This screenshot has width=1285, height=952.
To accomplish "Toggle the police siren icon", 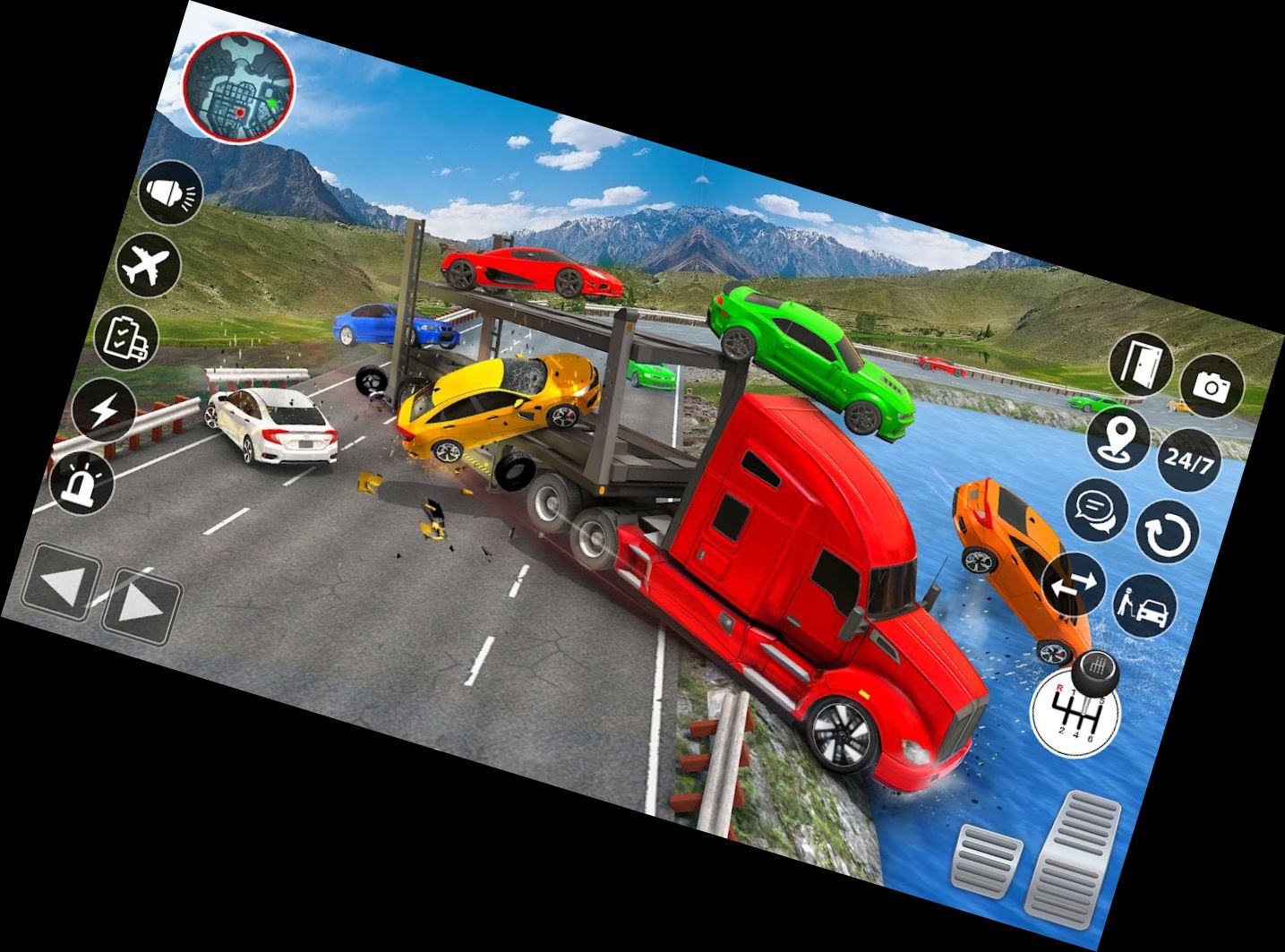I will click(x=85, y=484).
